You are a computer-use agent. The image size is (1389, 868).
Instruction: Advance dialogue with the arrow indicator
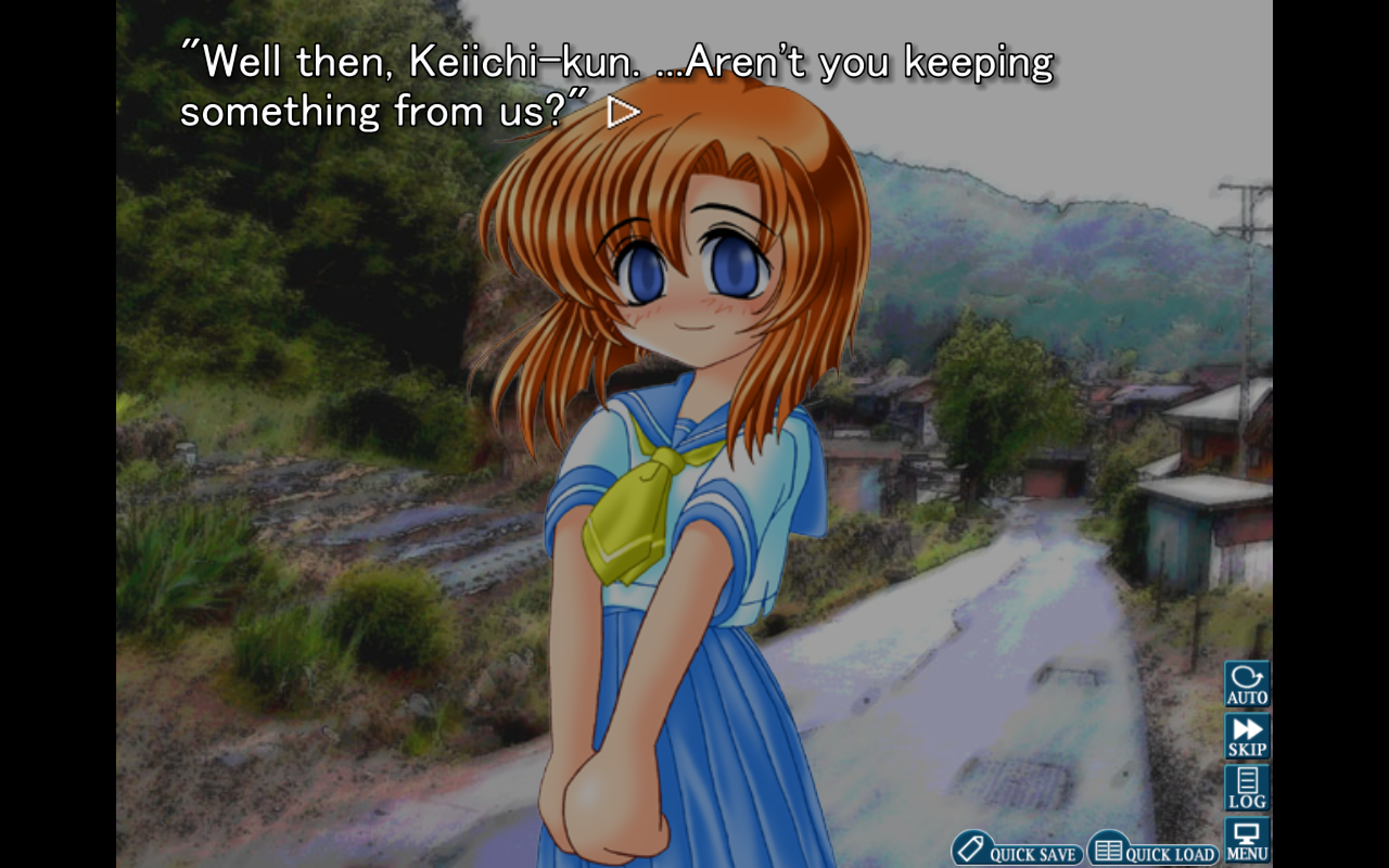point(623,112)
